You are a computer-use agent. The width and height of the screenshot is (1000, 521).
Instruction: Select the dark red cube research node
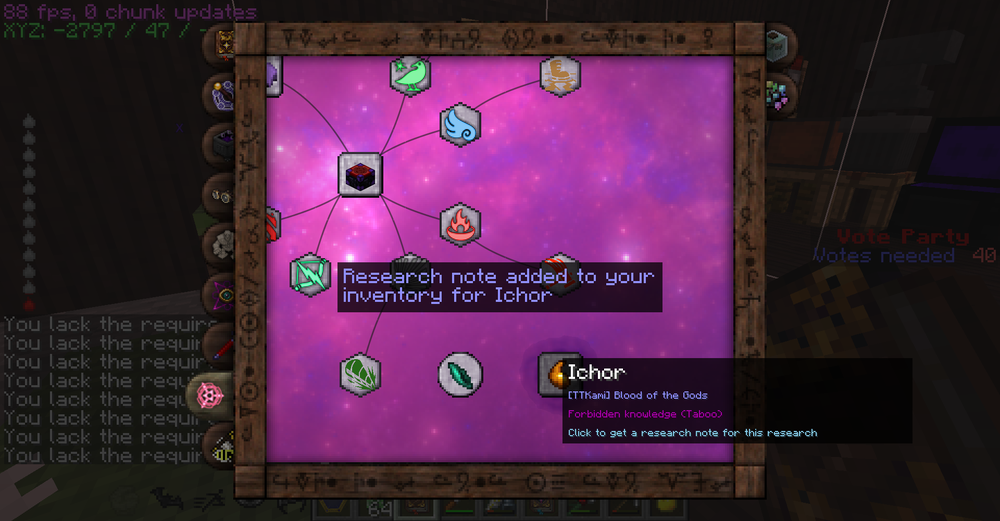[360, 175]
